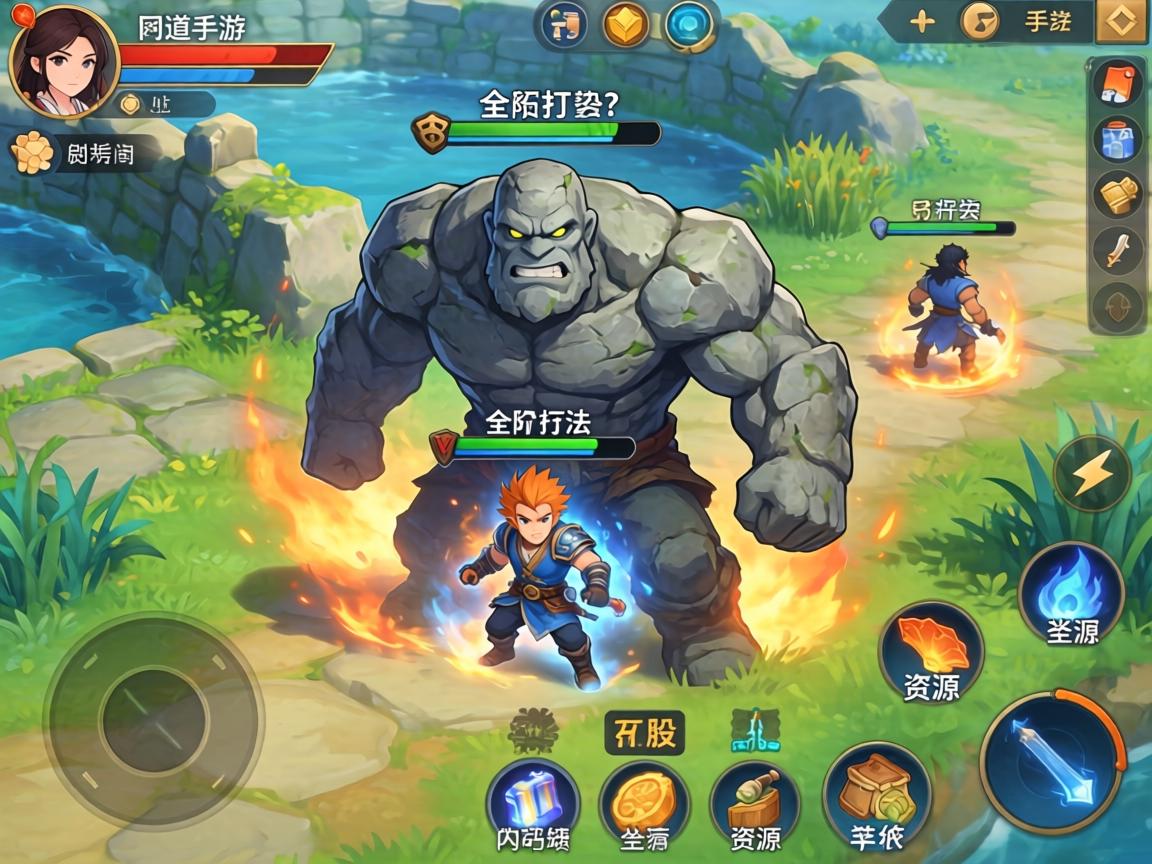
Task: Activate the lightning bolt skill button
Action: pyautogui.click(x=1091, y=473)
